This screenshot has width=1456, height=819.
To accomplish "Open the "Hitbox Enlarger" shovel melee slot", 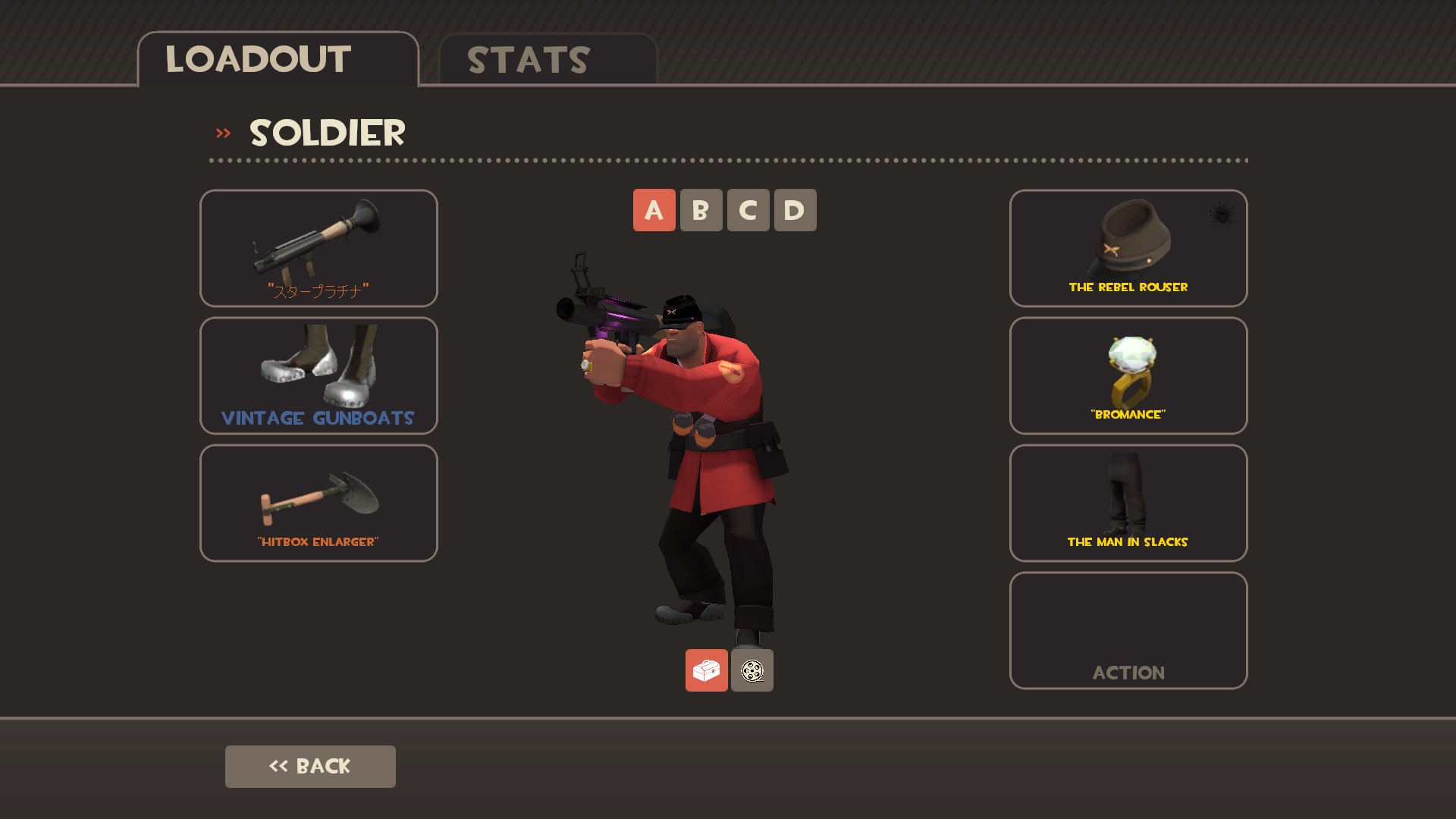I will click(x=318, y=503).
